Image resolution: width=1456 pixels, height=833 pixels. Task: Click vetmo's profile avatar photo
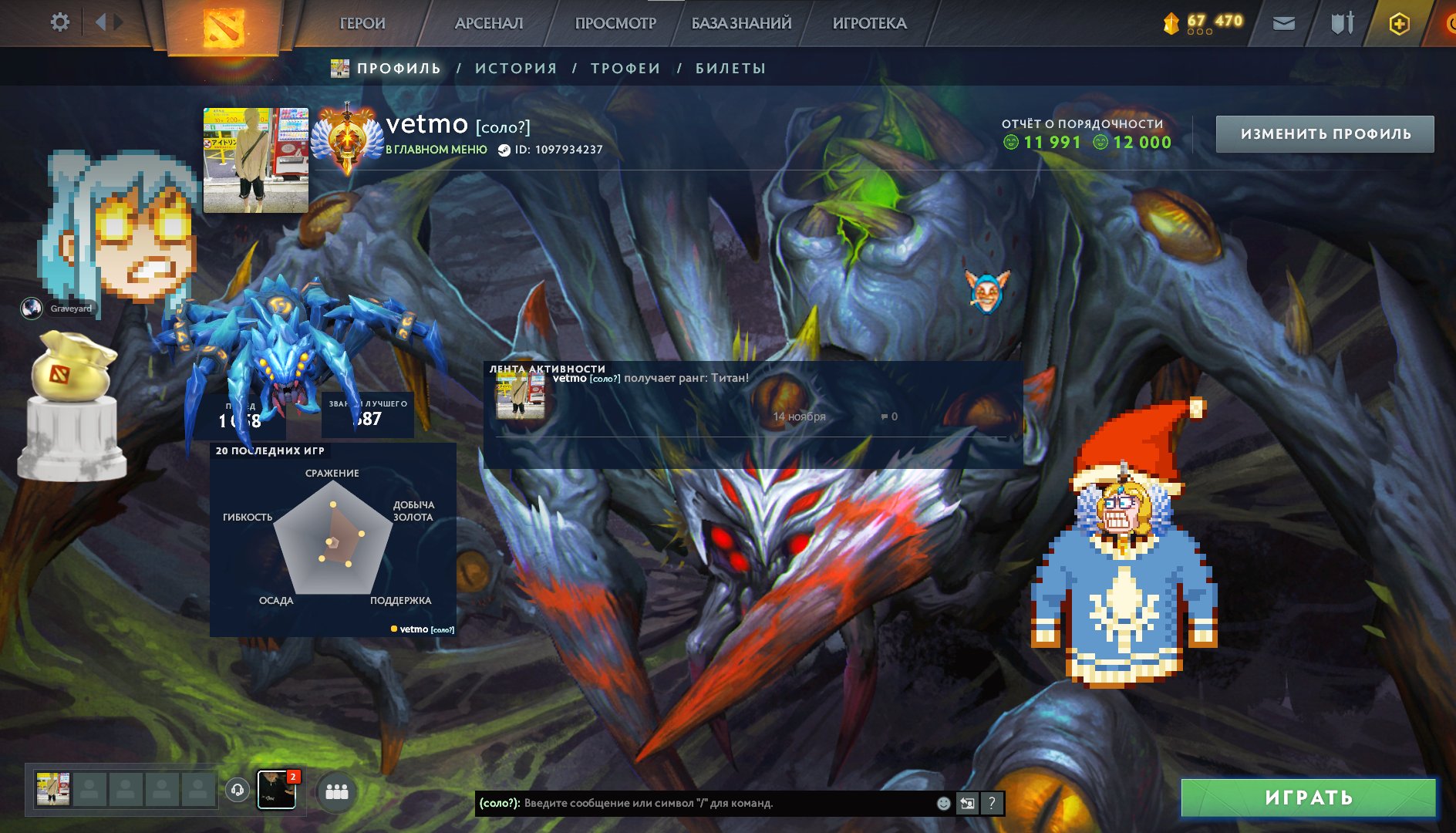click(255, 158)
